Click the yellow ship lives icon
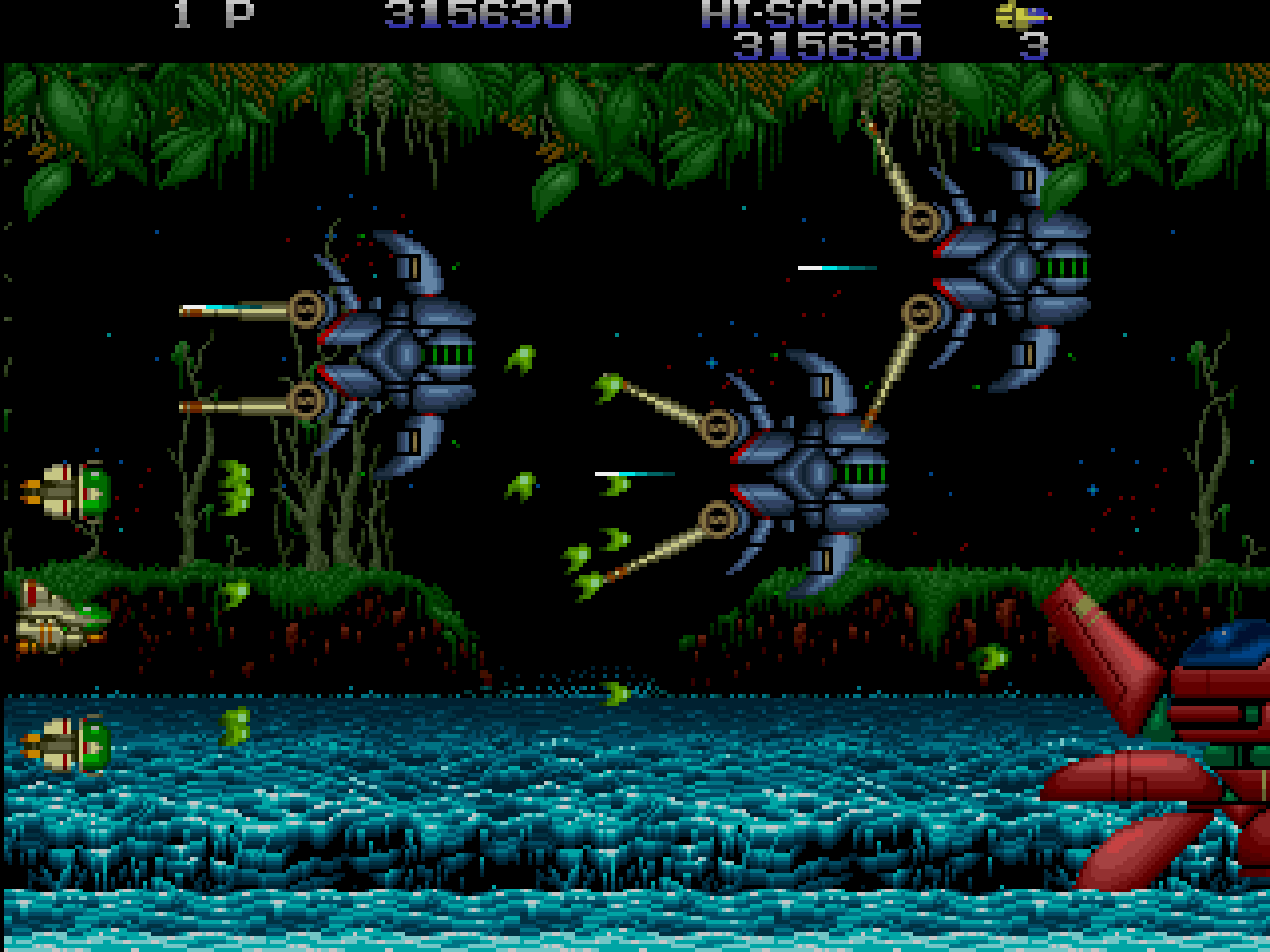 (x=1020, y=17)
